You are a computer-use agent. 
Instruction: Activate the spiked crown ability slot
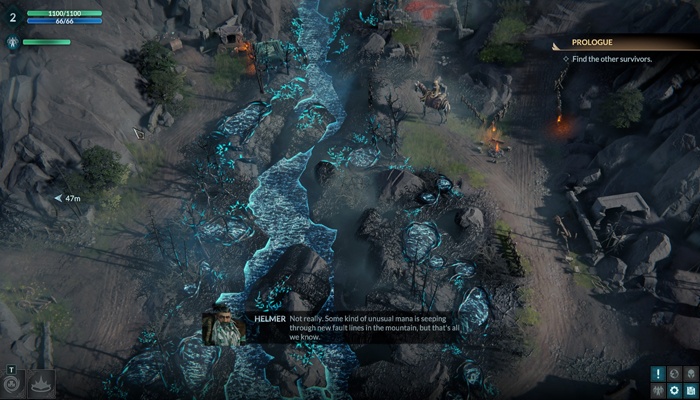point(40,383)
